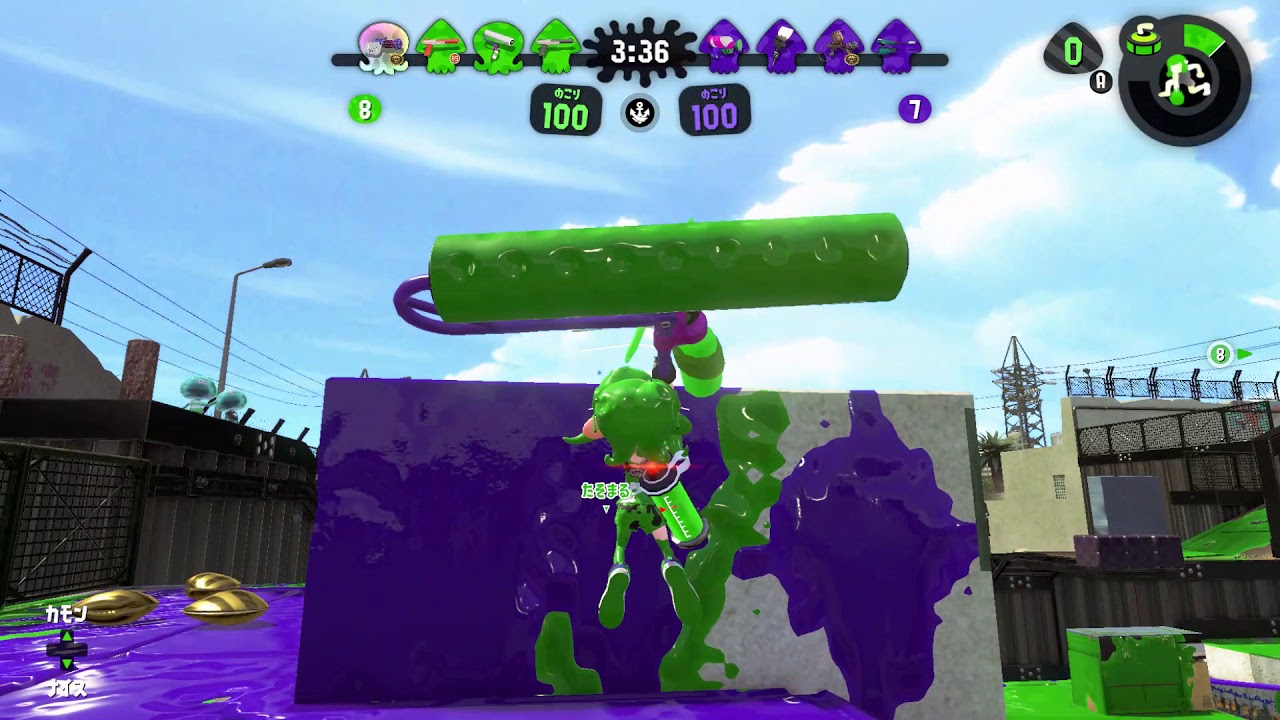Screen dimensions: 1280x720
Task: Select the purple team's leftmost octopus icon
Action: pyautogui.click(x=723, y=52)
